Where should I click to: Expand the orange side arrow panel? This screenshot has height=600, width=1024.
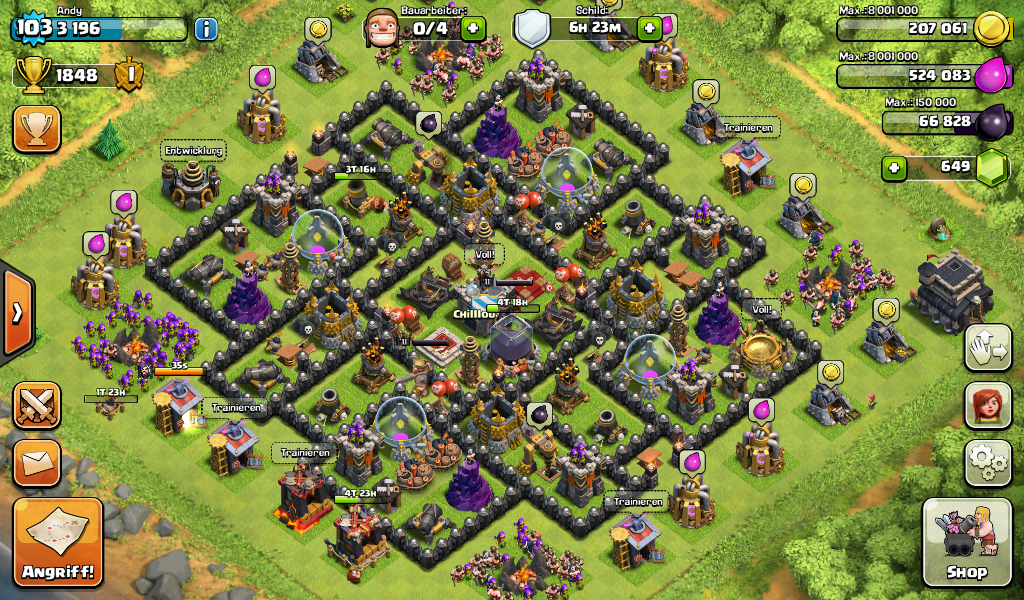click(x=17, y=312)
